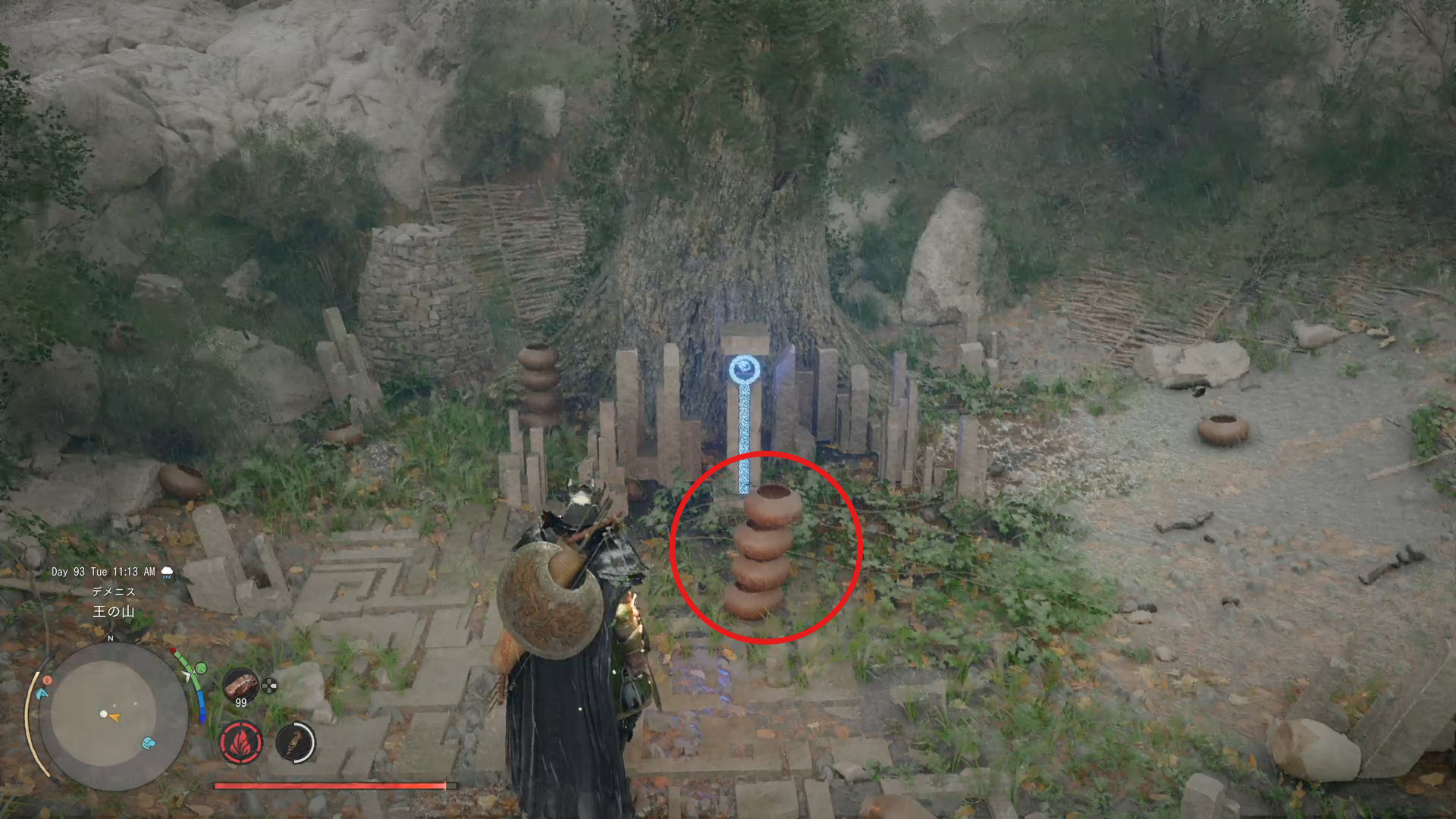Click the red paw marker on minimap
Viewport: 1456px width, 819px height.
tap(47, 680)
